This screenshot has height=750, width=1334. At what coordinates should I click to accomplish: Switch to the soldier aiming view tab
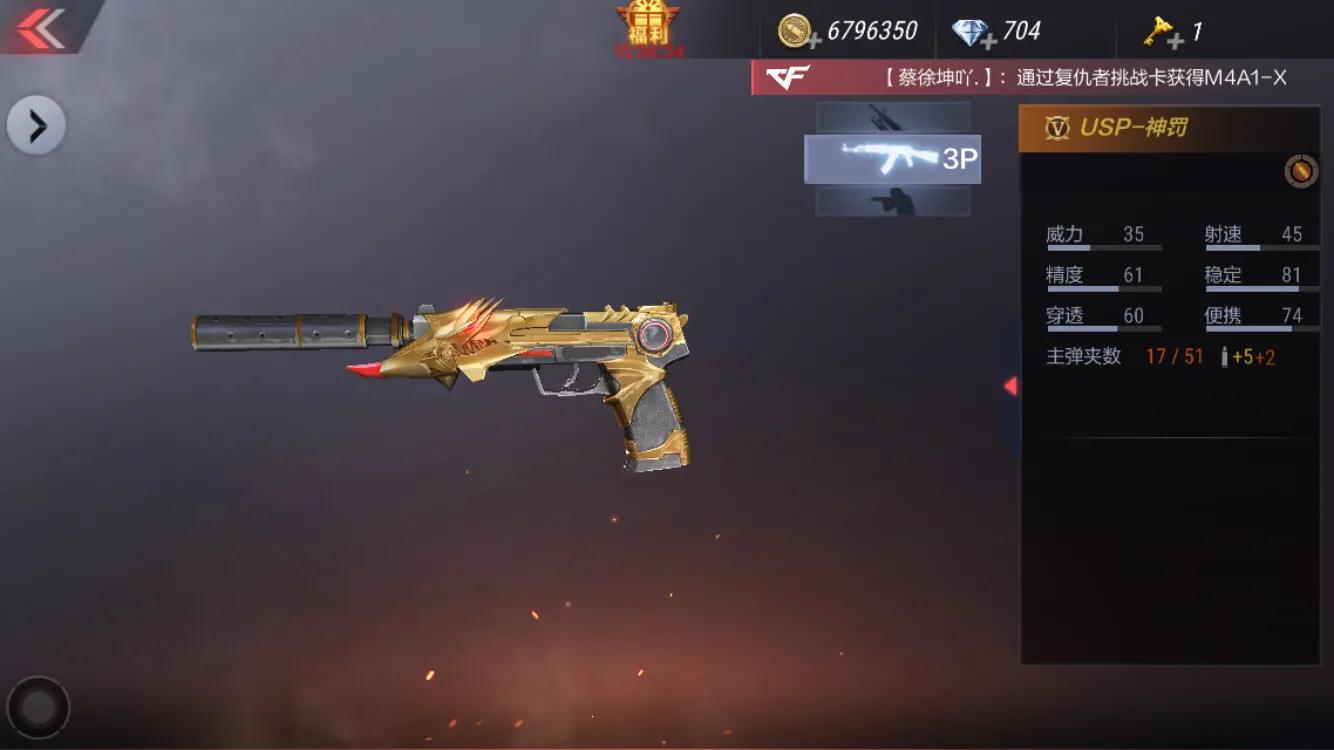click(892, 201)
